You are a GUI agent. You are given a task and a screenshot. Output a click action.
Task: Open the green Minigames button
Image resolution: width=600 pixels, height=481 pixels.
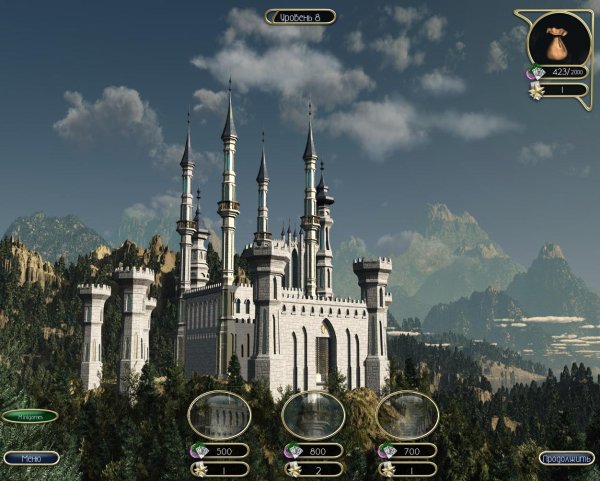point(30,416)
